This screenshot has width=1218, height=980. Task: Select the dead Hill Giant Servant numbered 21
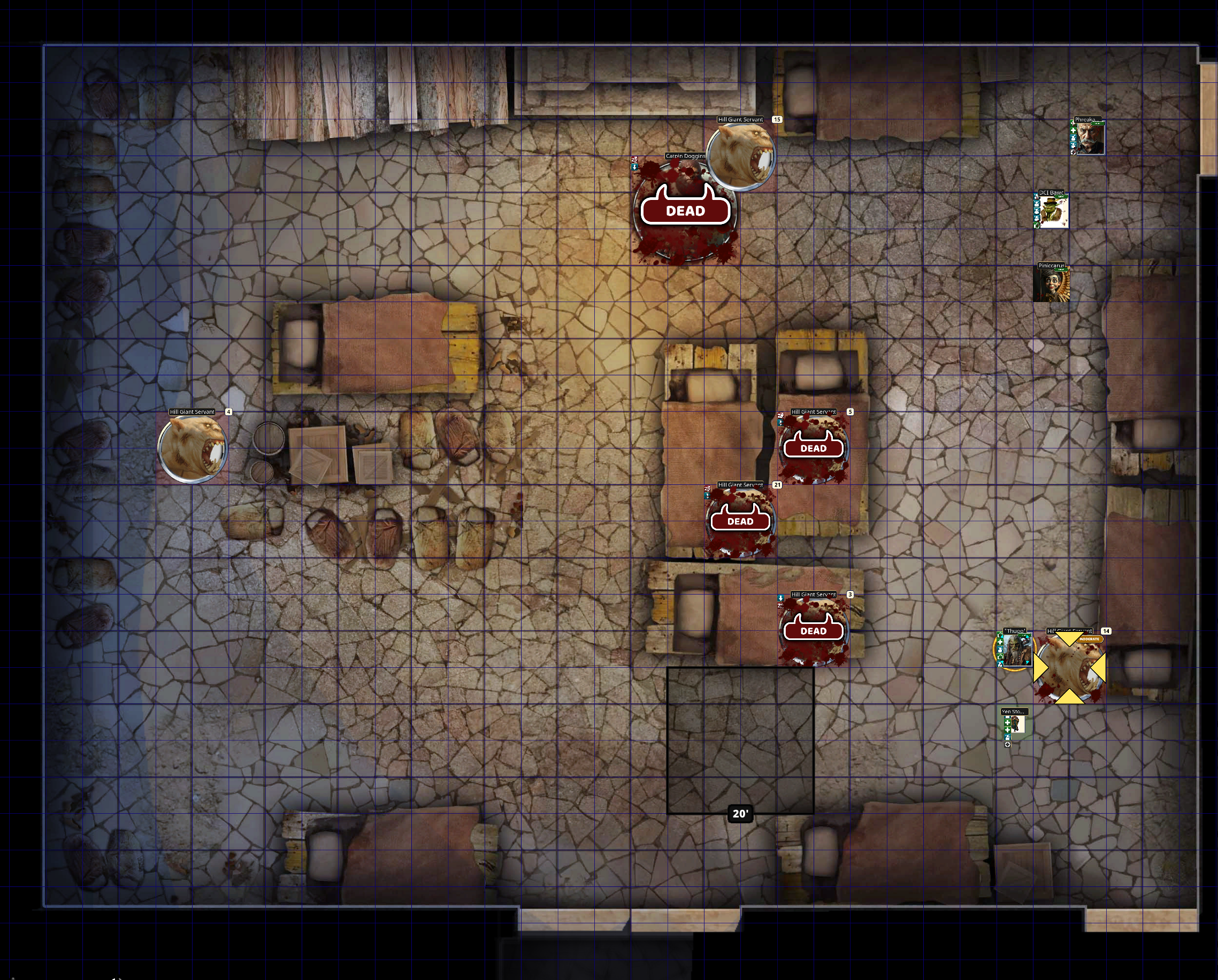tap(740, 521)
